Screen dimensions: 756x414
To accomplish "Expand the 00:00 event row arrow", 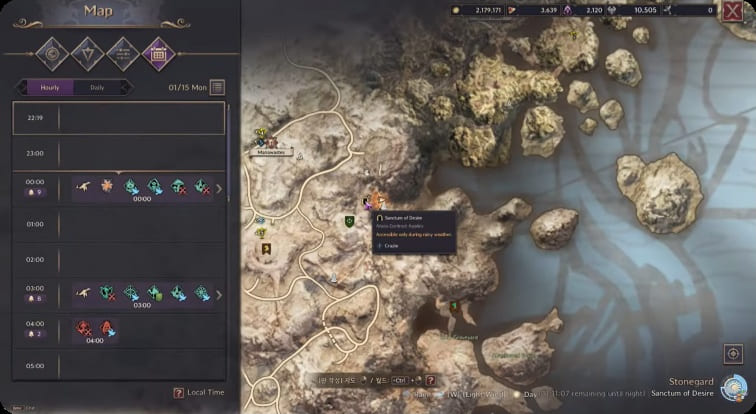I will [x=219, y=187].
